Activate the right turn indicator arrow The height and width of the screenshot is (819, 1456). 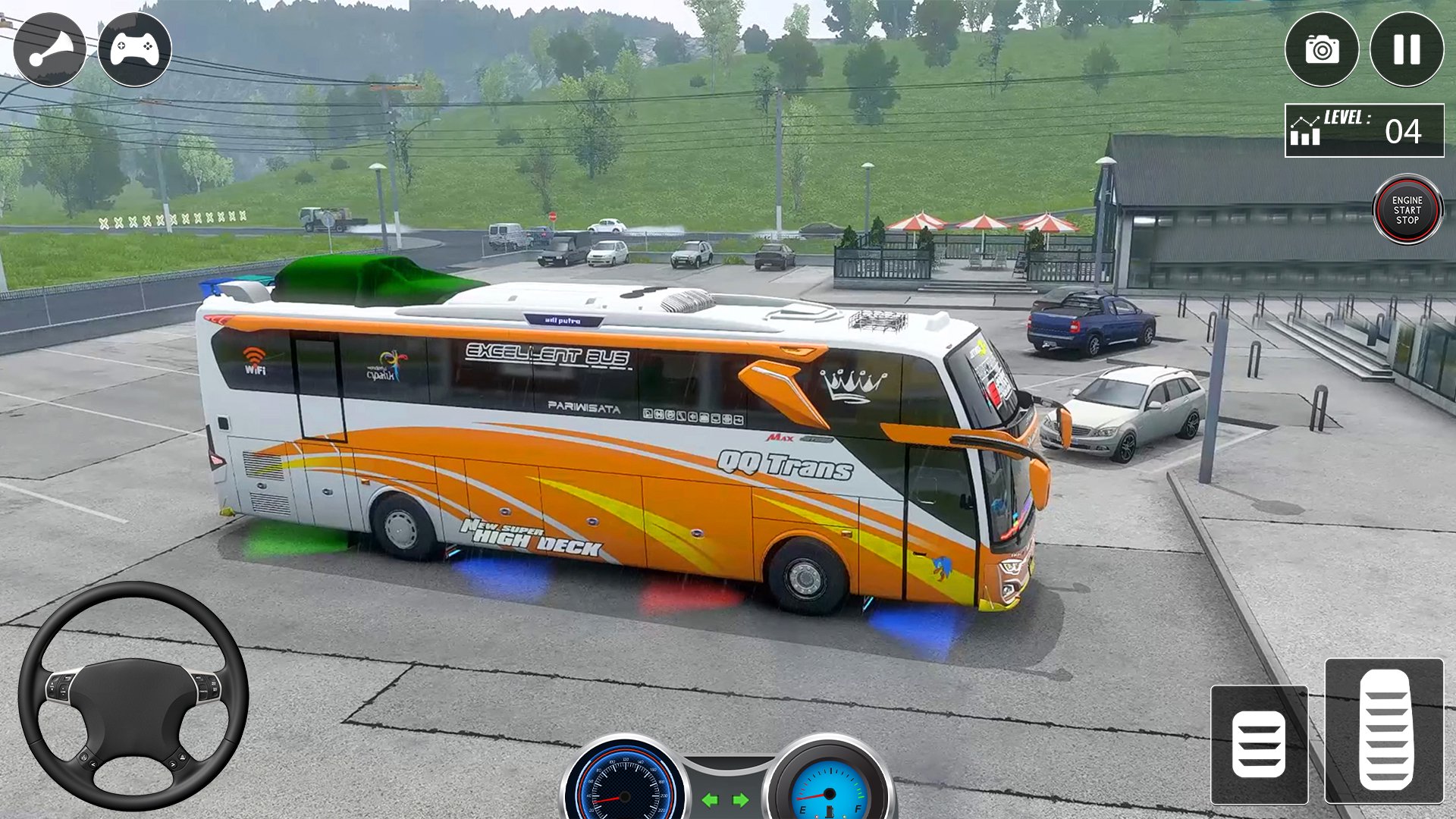pyautogui.click(x=741, y=800)
